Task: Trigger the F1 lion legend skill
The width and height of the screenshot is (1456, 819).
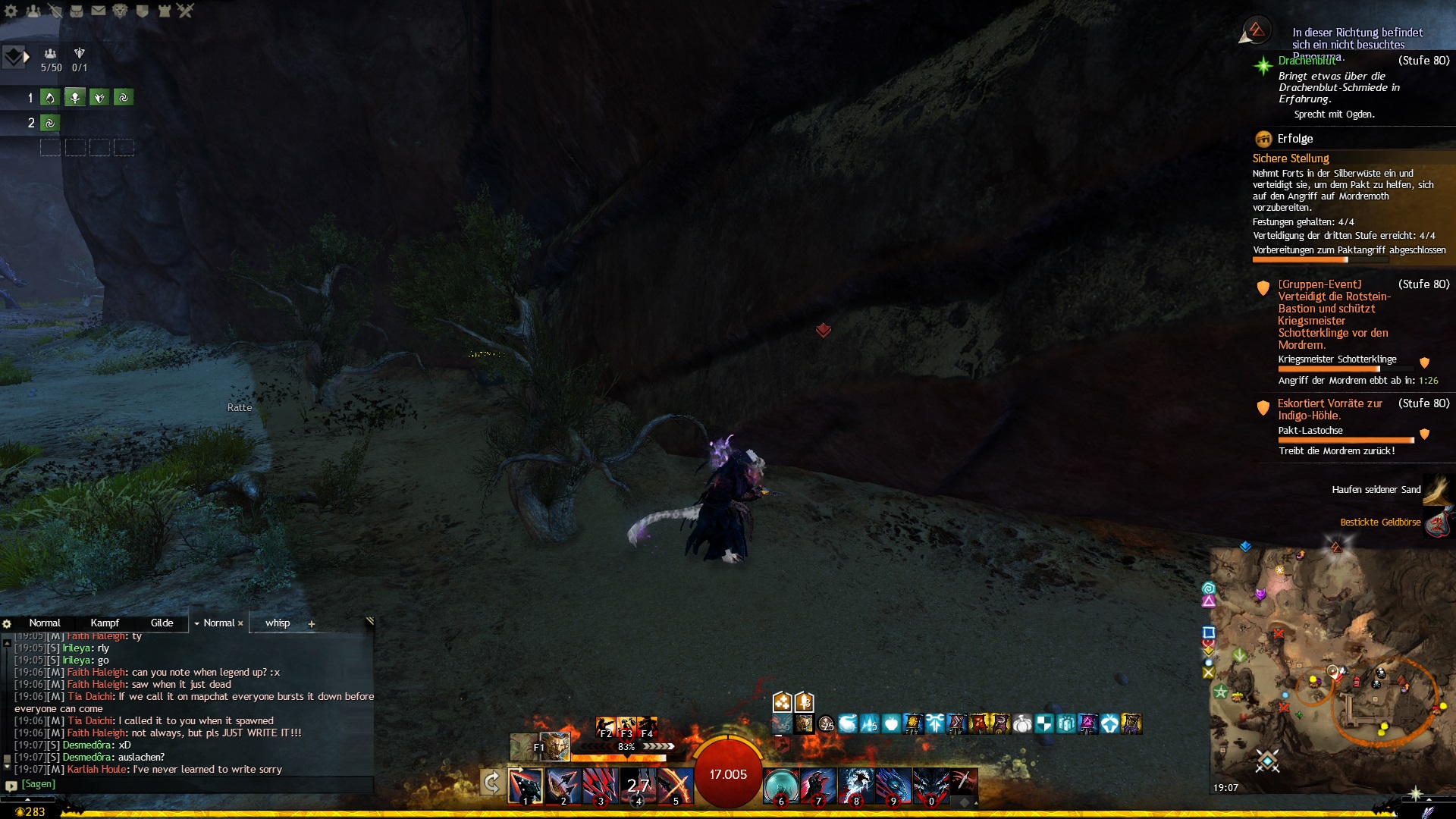Action: (x=554, y=746)
